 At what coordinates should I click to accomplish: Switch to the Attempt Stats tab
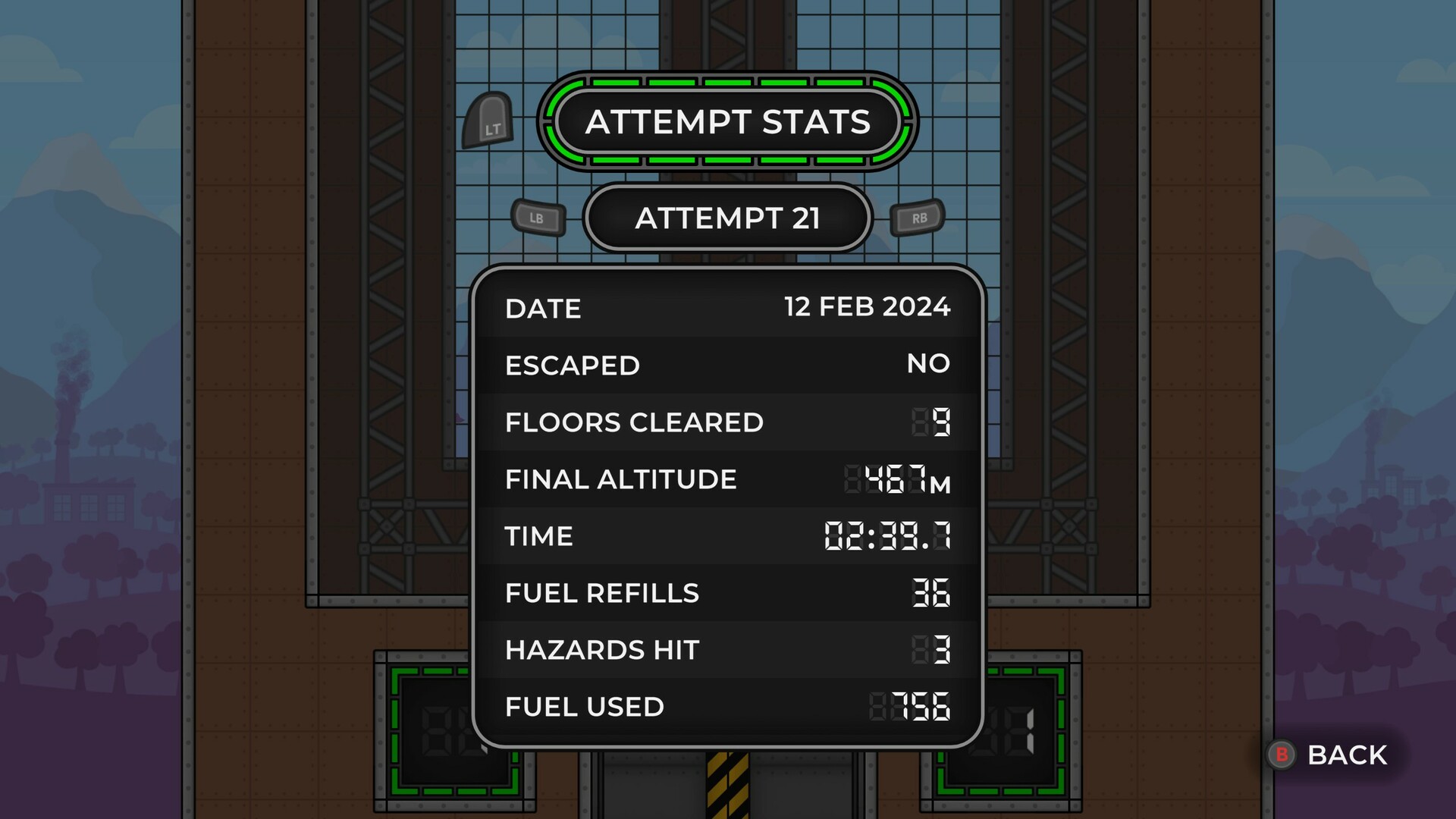[726, 123]
